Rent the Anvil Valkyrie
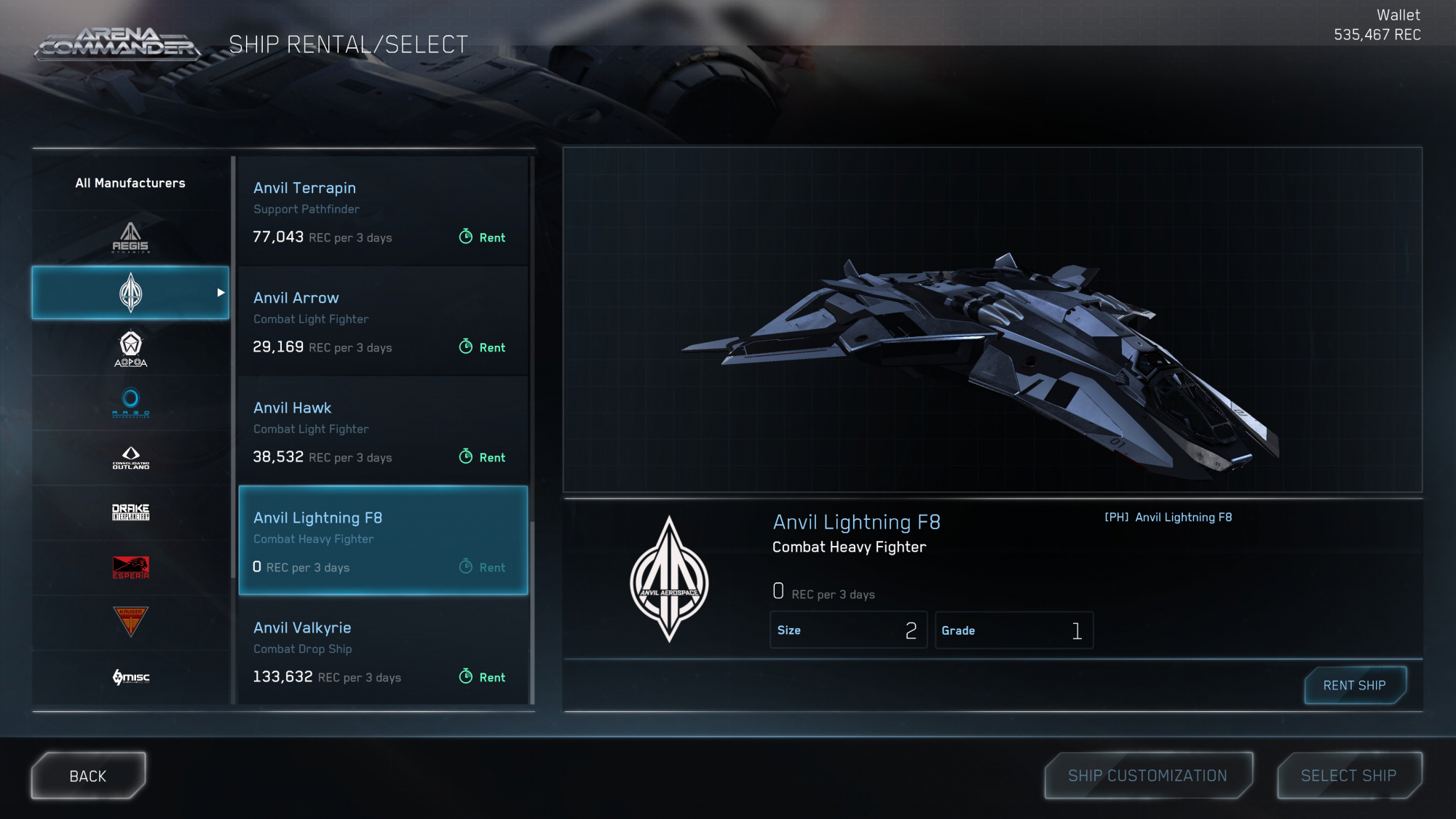This screenshot has width=1456, height=819. (483, 677)
